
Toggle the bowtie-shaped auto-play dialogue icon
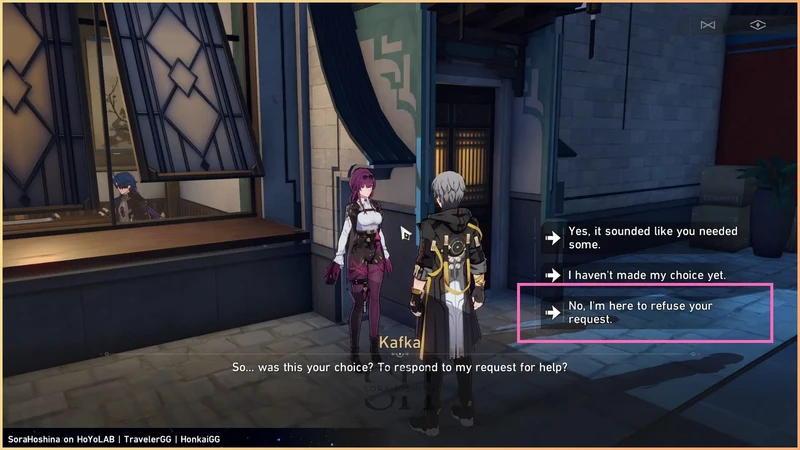pos(709,24)
